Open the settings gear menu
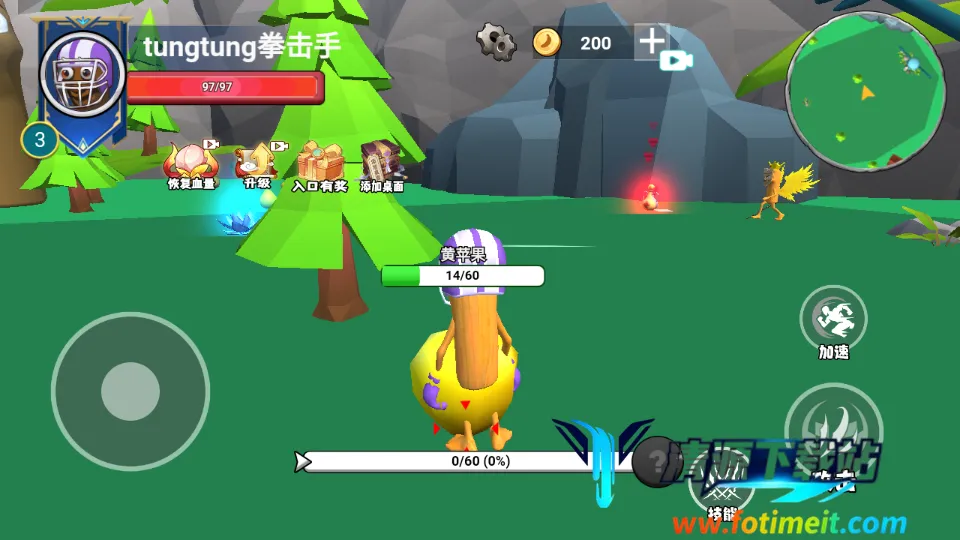Screen dimensions: 960x540 click(x=496, y=42)
